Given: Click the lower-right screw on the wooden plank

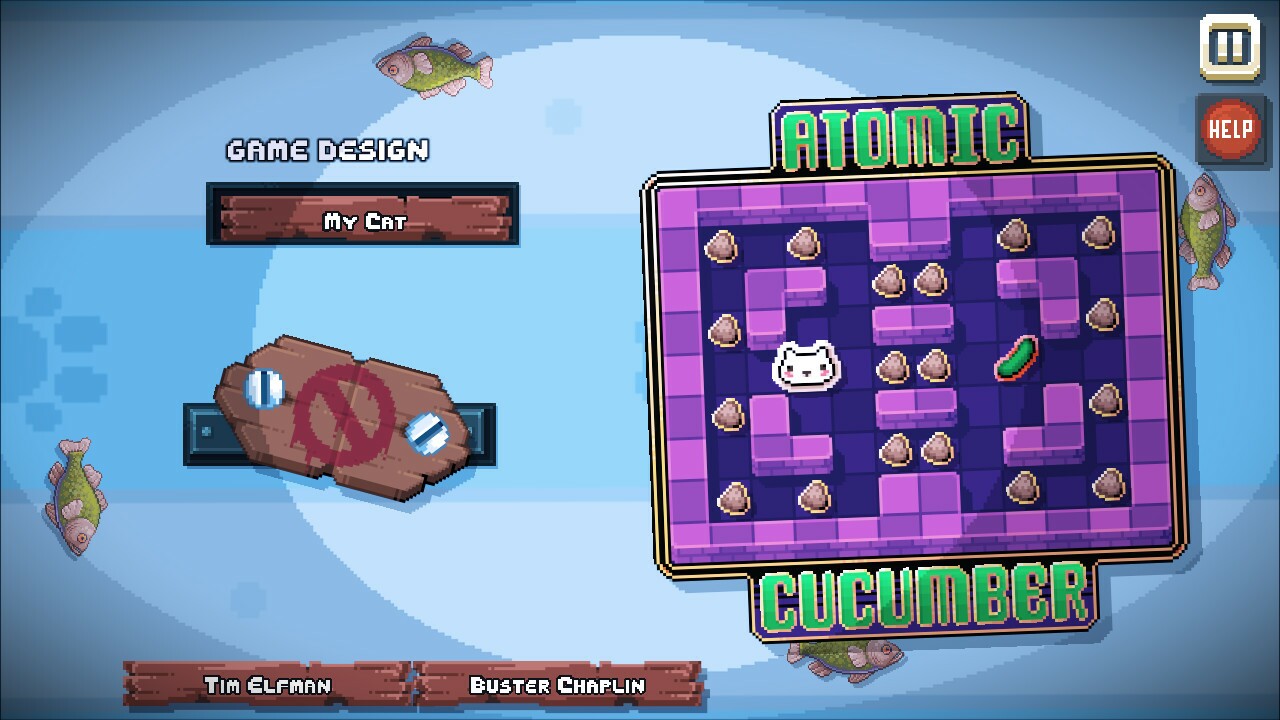Looking at the screenshot, I should tap(428, 434).
